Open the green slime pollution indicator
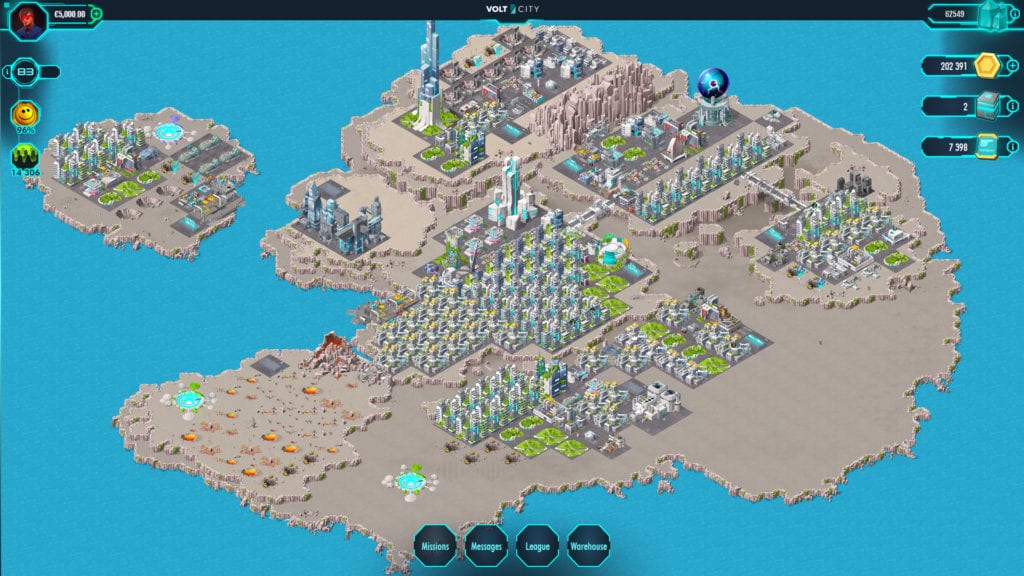 pyautogui.click(x=25, y=157)
